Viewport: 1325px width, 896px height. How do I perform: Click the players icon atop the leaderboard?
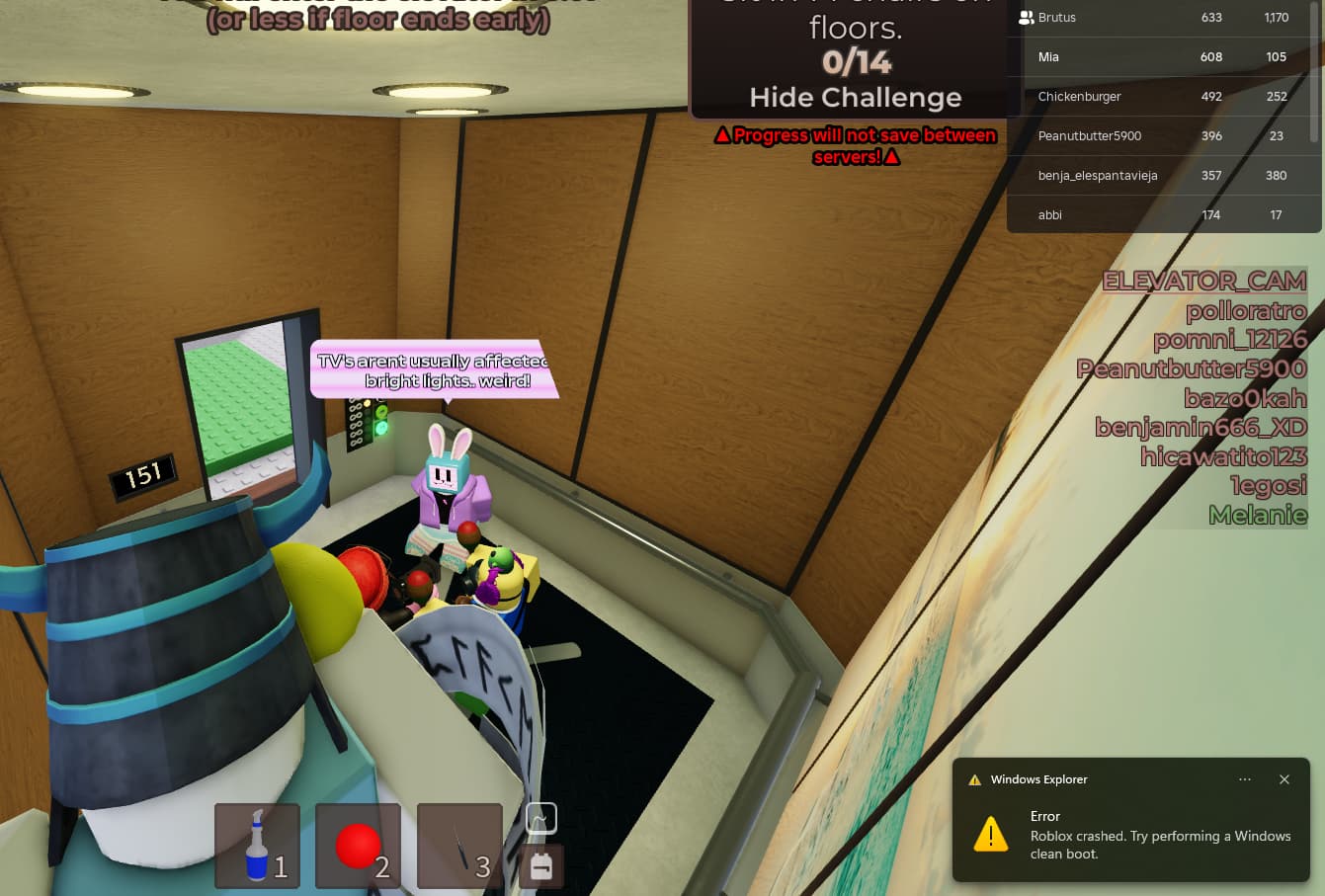pos(1024,16)
